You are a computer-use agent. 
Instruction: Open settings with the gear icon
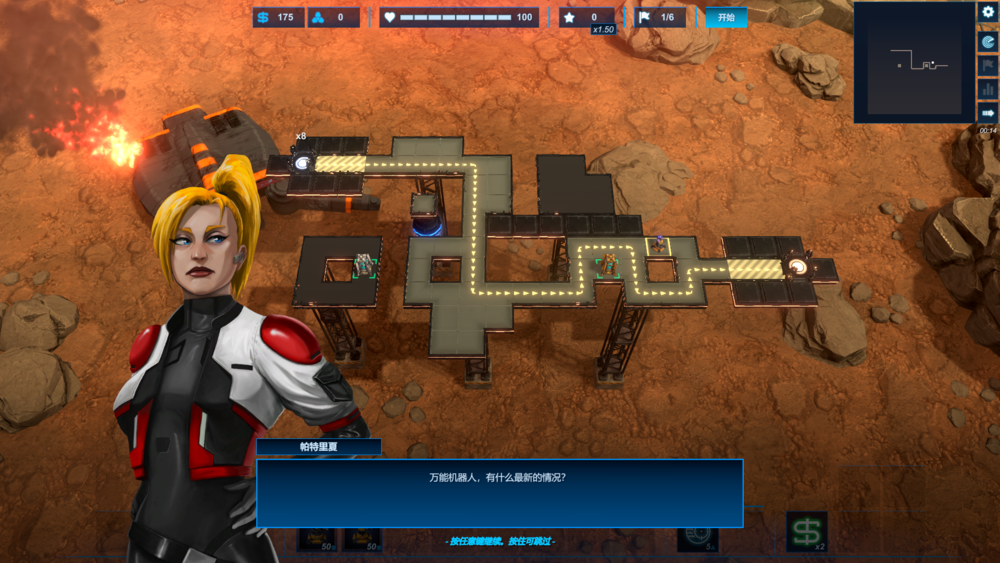pos(988,13)
